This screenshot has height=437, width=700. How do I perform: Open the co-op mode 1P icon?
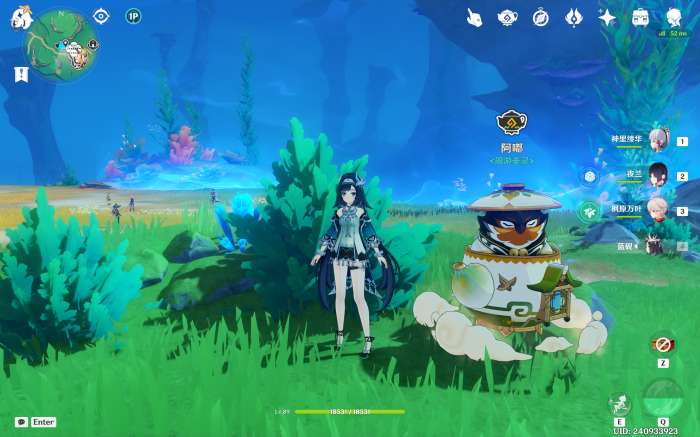click(x=133, y=16)
